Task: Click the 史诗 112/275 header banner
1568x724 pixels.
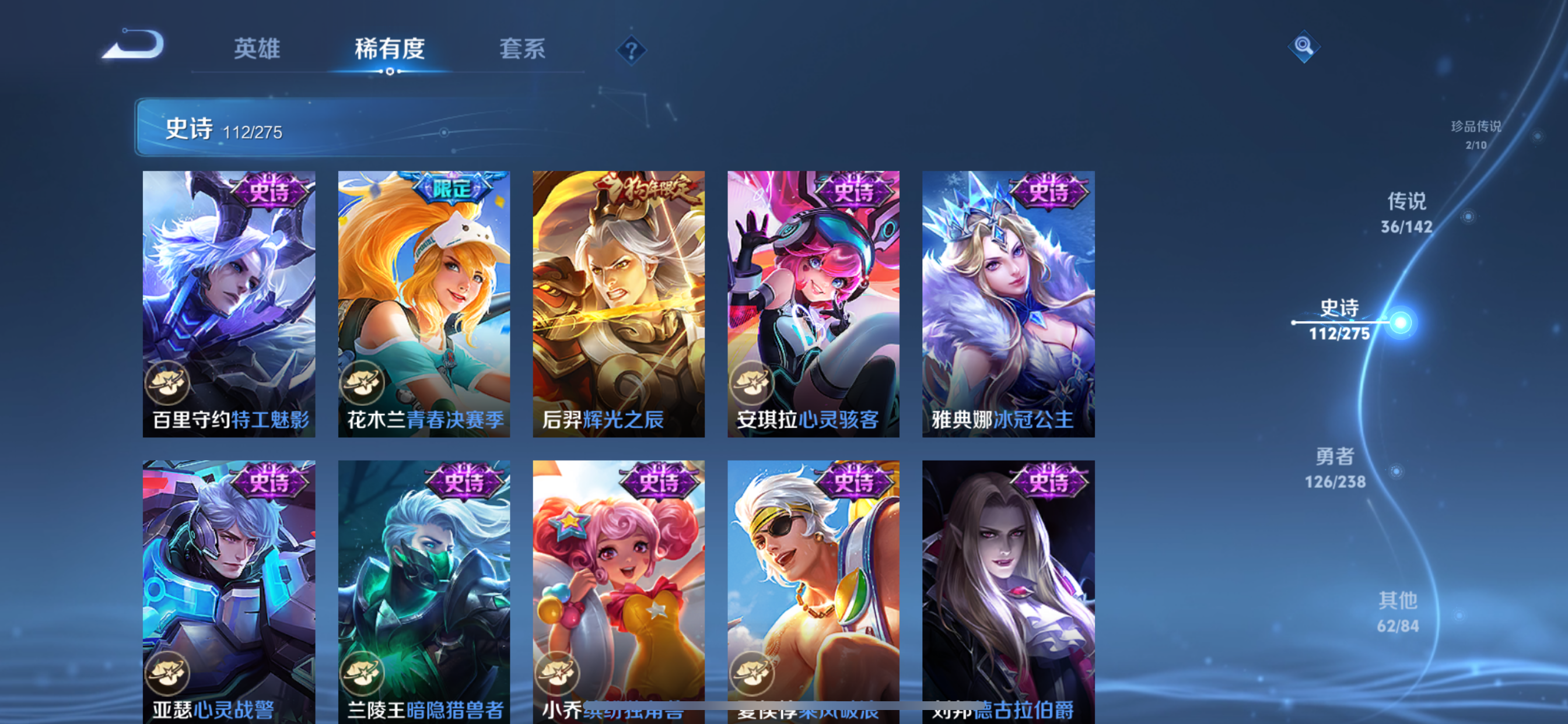Action: pyautogui.click(x=225, y=129)
